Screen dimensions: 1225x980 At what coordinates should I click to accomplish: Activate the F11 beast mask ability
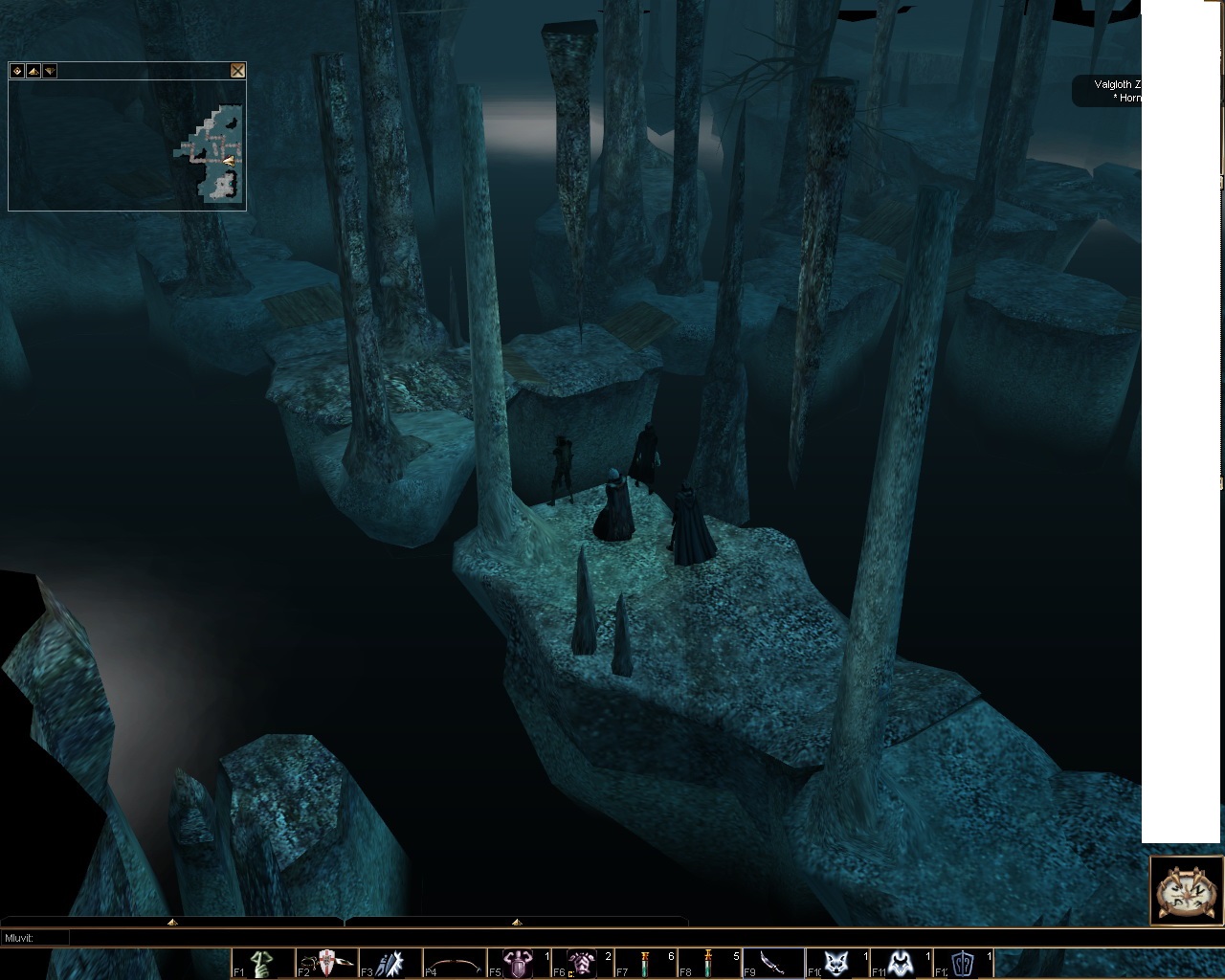click(901, 964)
